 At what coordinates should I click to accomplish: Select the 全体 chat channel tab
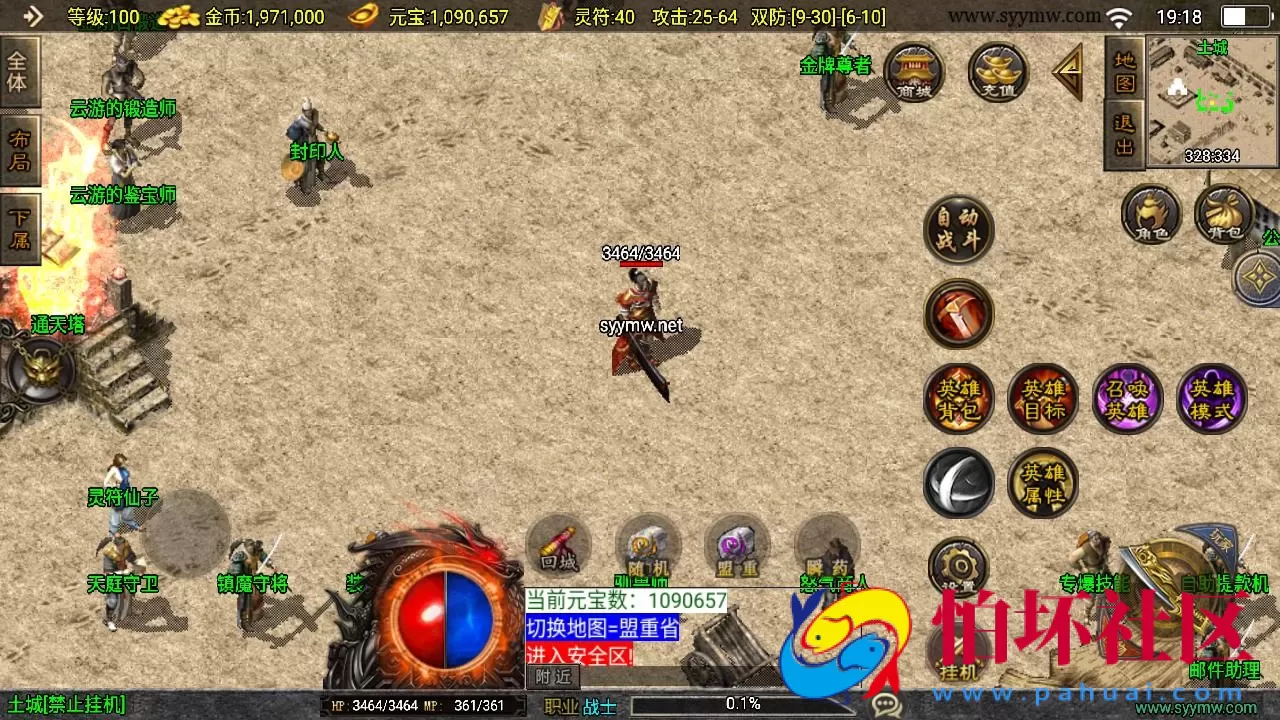coord(22,70)
